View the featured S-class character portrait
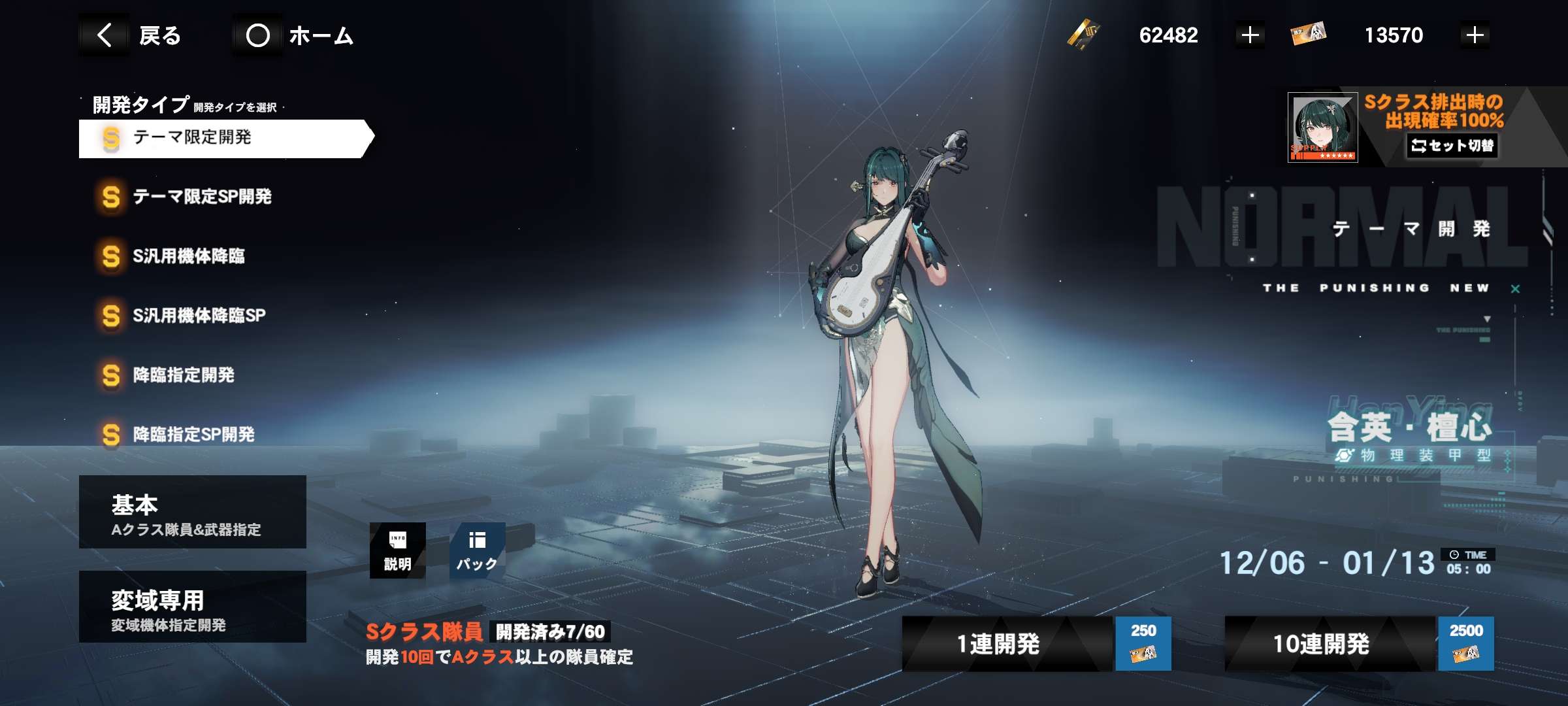The width and height of the screenshot is (1568, 706). (x=1322, y=128)
